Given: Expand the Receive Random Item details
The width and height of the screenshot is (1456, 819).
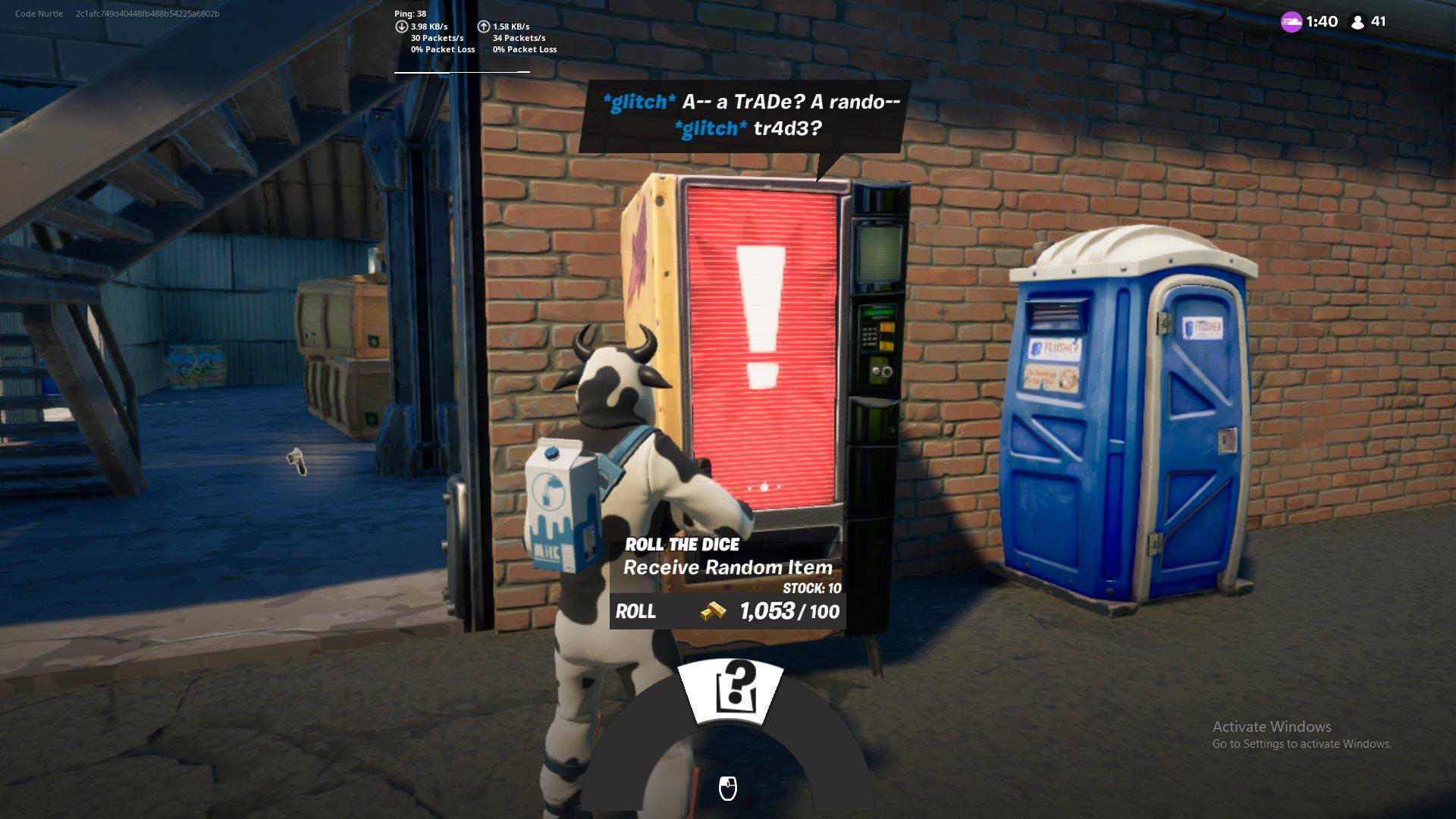Looking at the screenshot, I should tap(728, 566).
